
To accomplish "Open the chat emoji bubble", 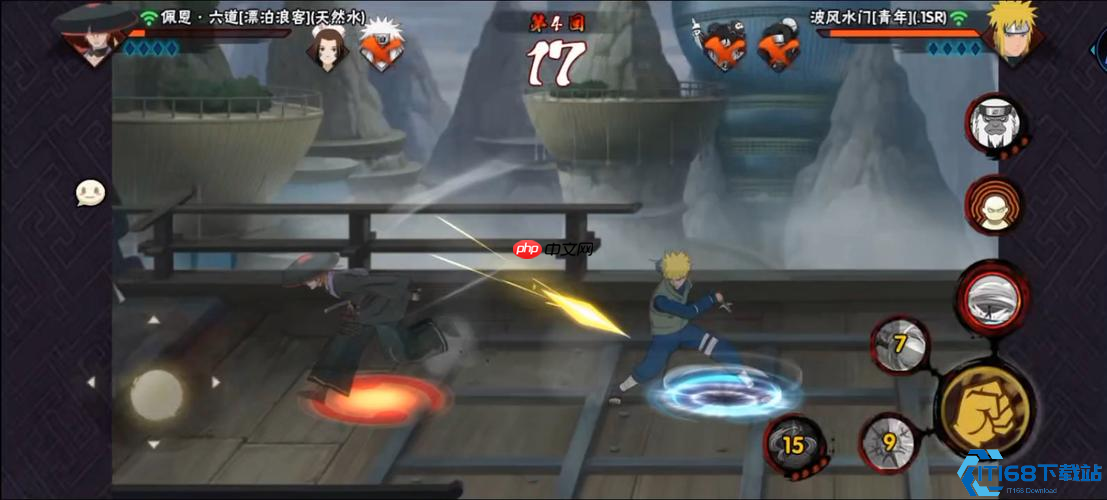I will point(91,192).
